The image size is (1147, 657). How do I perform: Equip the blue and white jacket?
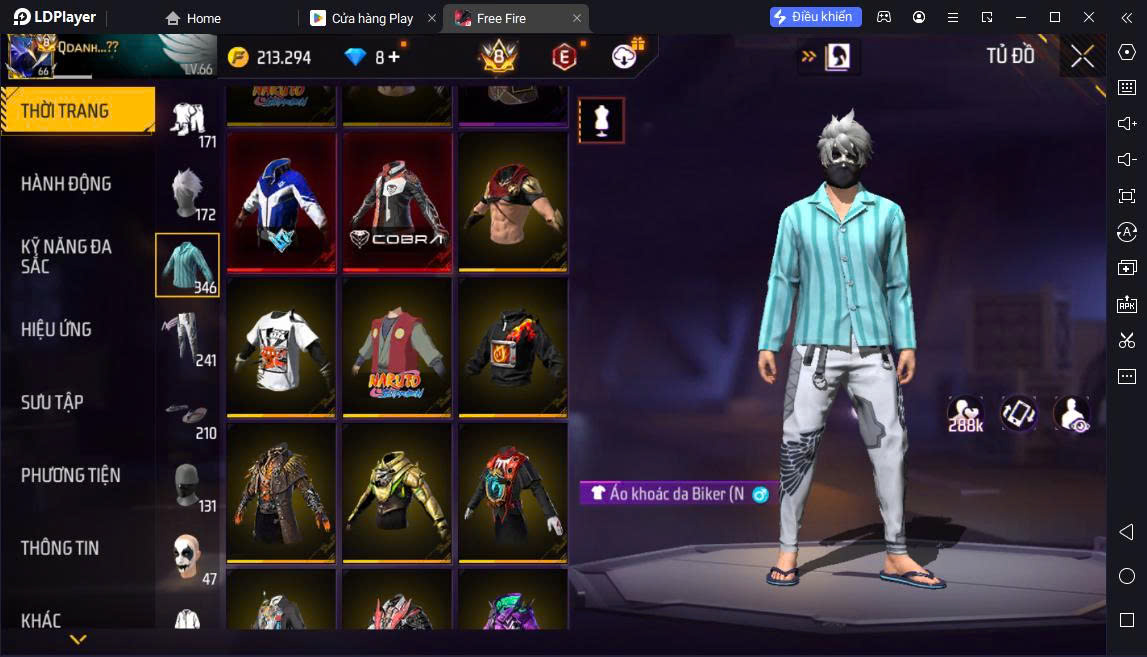[281, 202]
